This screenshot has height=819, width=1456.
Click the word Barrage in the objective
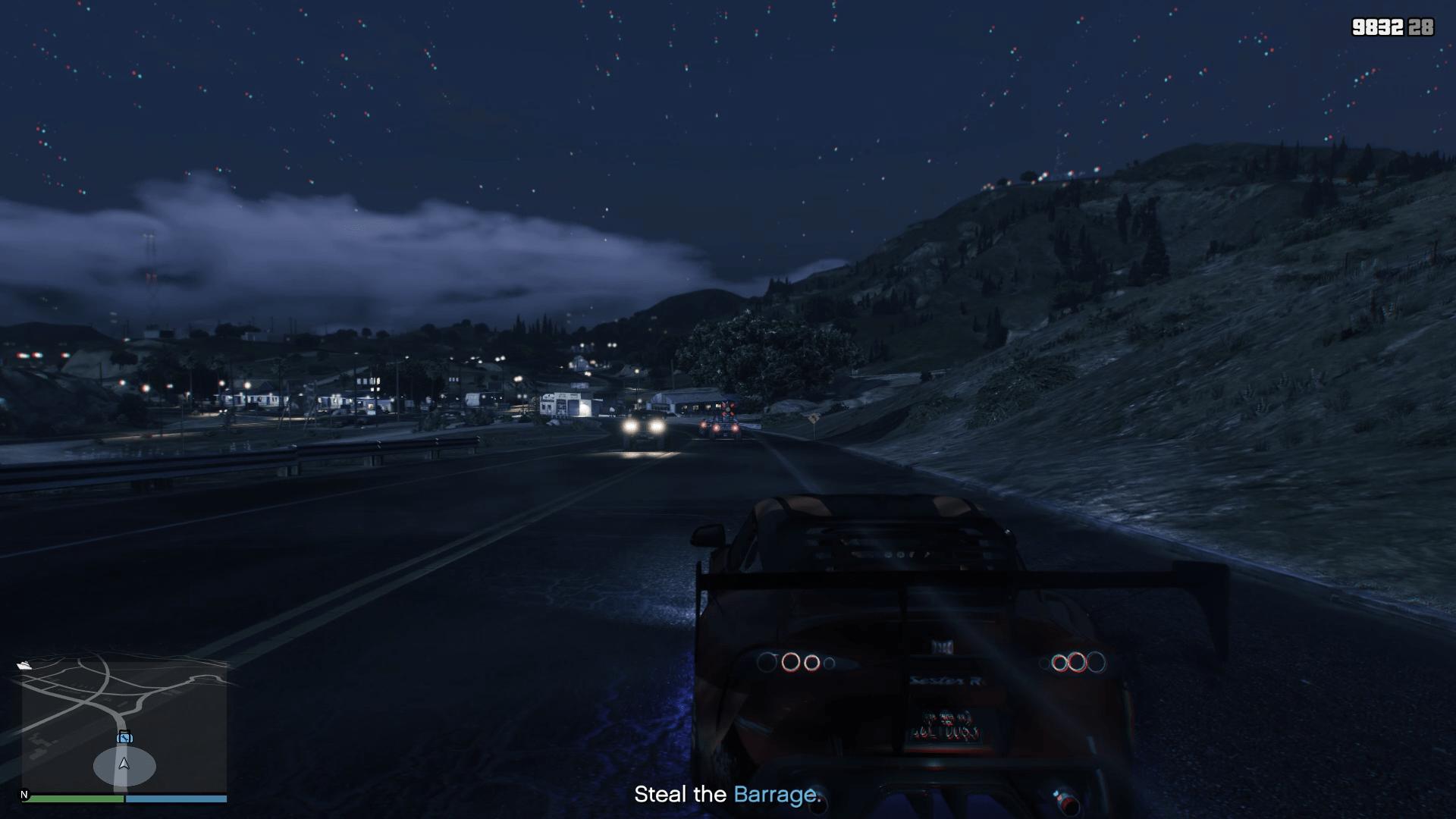[x=776, y=795]
